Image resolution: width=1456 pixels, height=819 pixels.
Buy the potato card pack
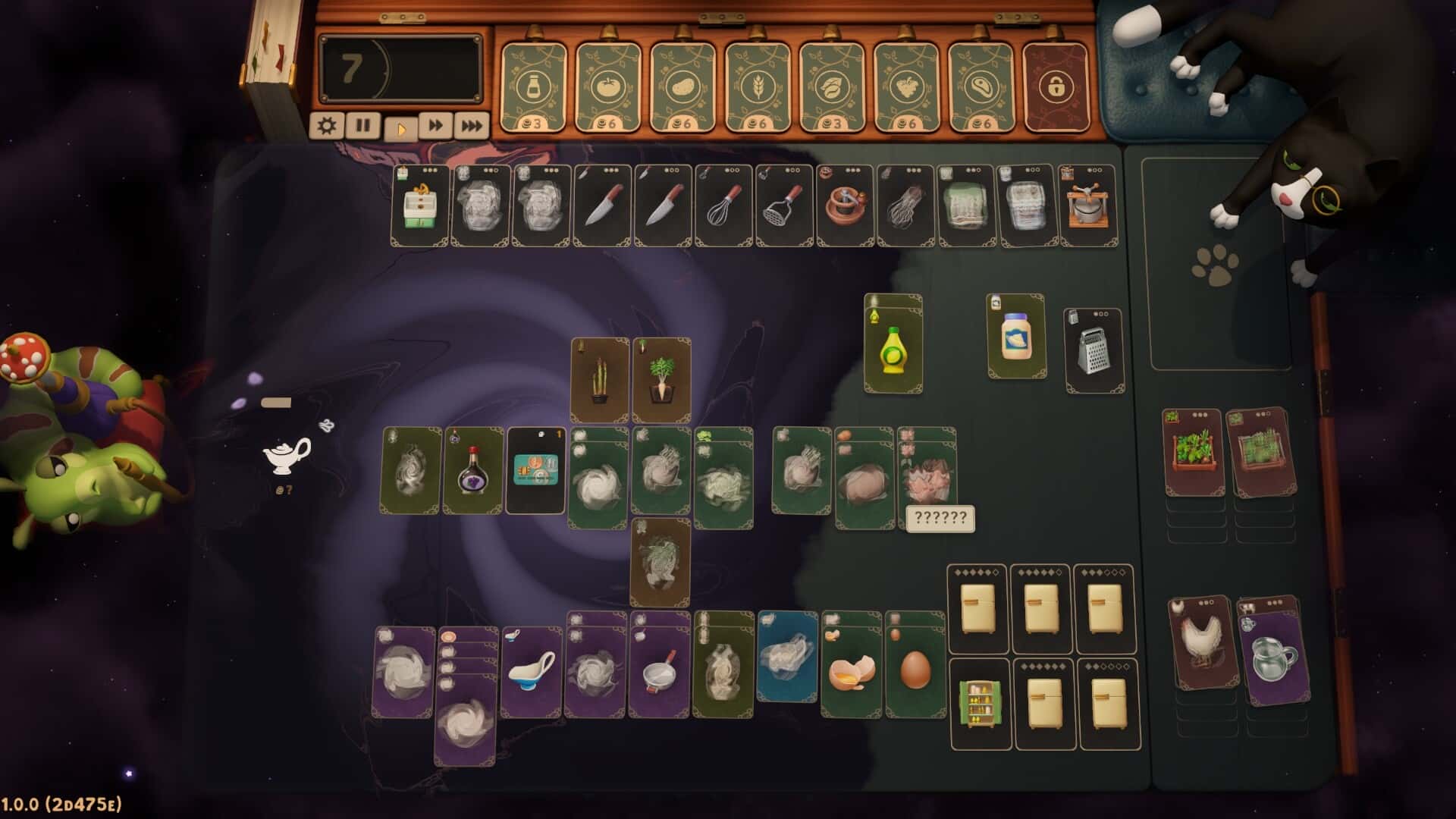point(682,86)
